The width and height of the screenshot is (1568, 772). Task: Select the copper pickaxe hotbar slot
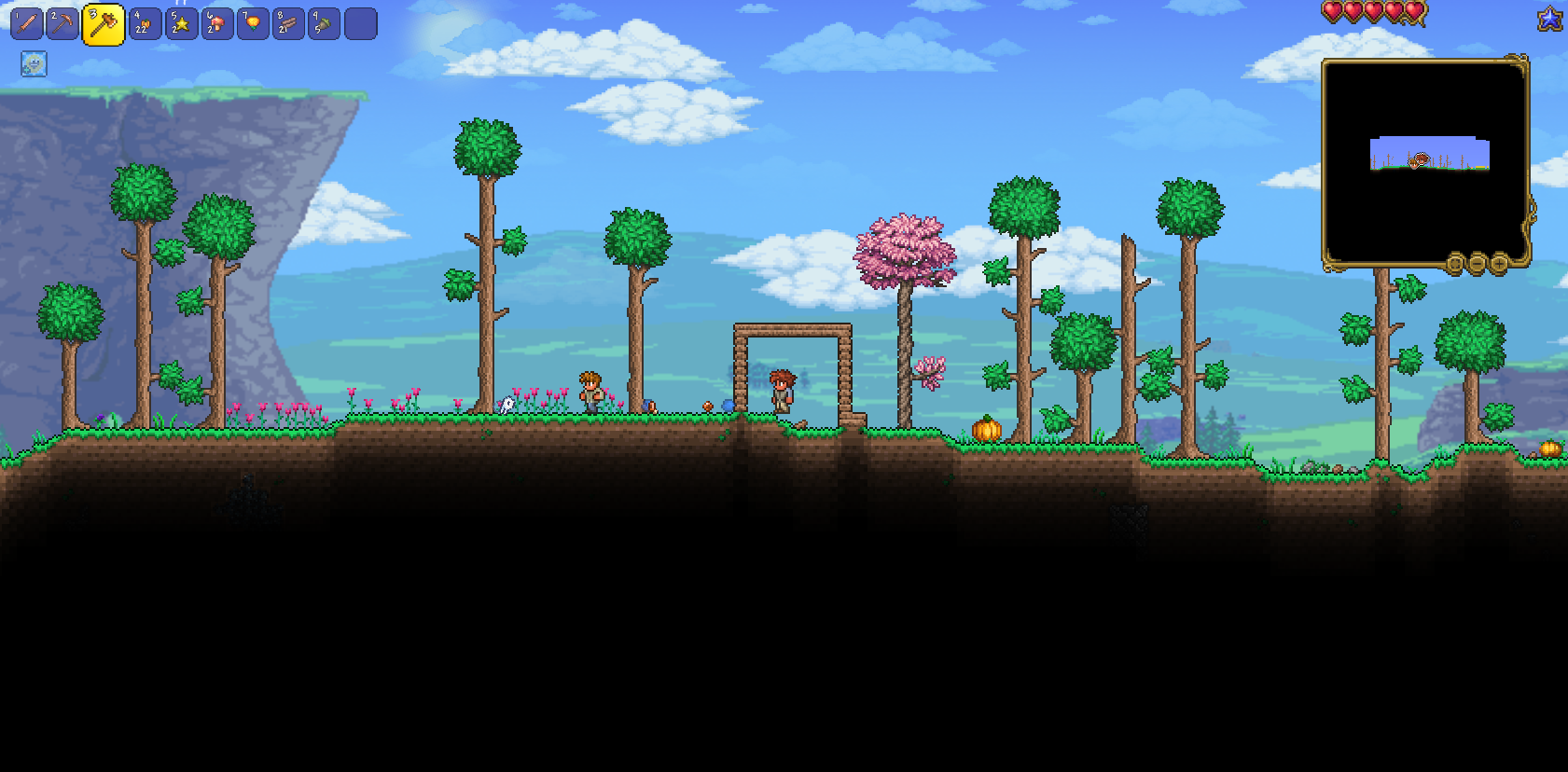[62, 24]
